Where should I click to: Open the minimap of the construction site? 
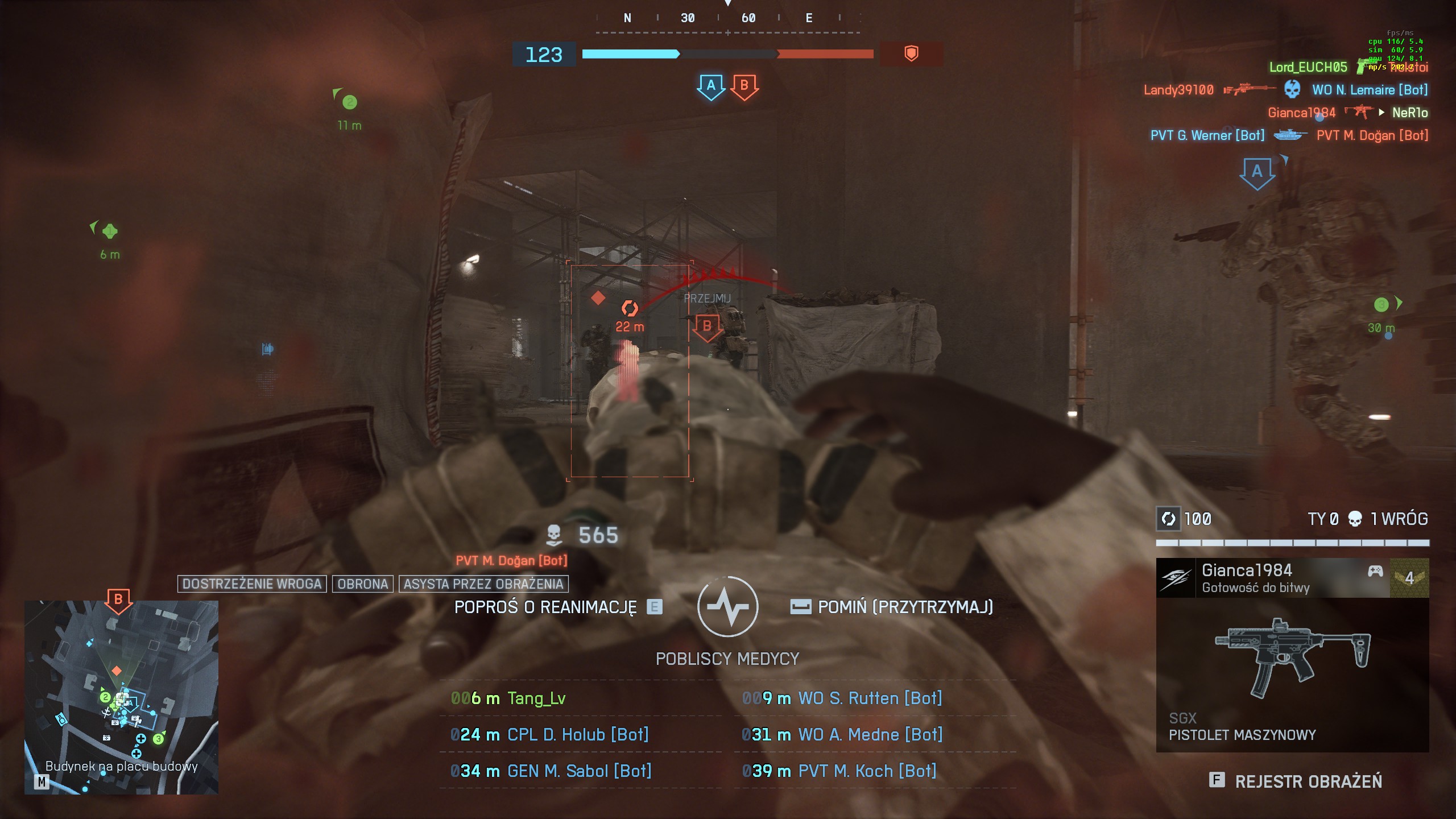(121, 697)
